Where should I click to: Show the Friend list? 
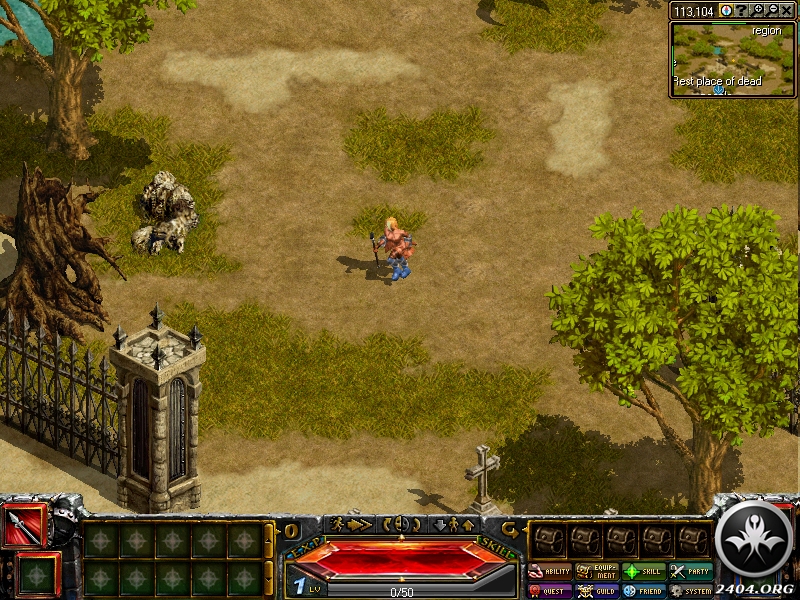645,591
